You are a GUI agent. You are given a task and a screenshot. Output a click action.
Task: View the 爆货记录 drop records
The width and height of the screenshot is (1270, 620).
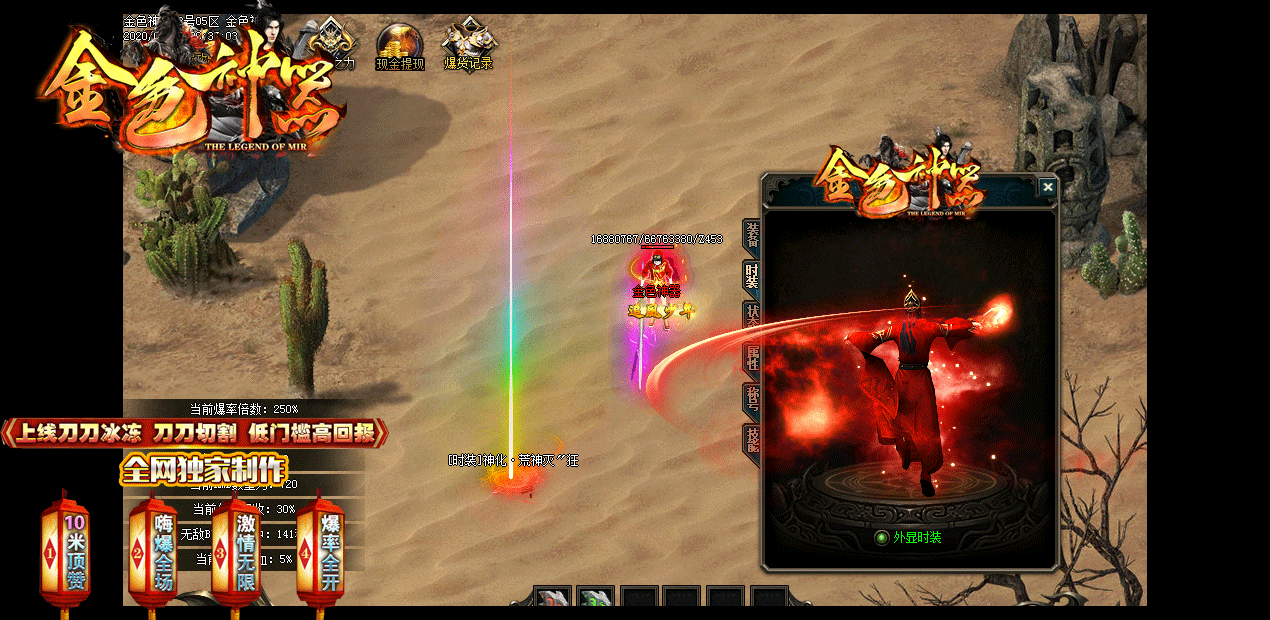[468, 44]
